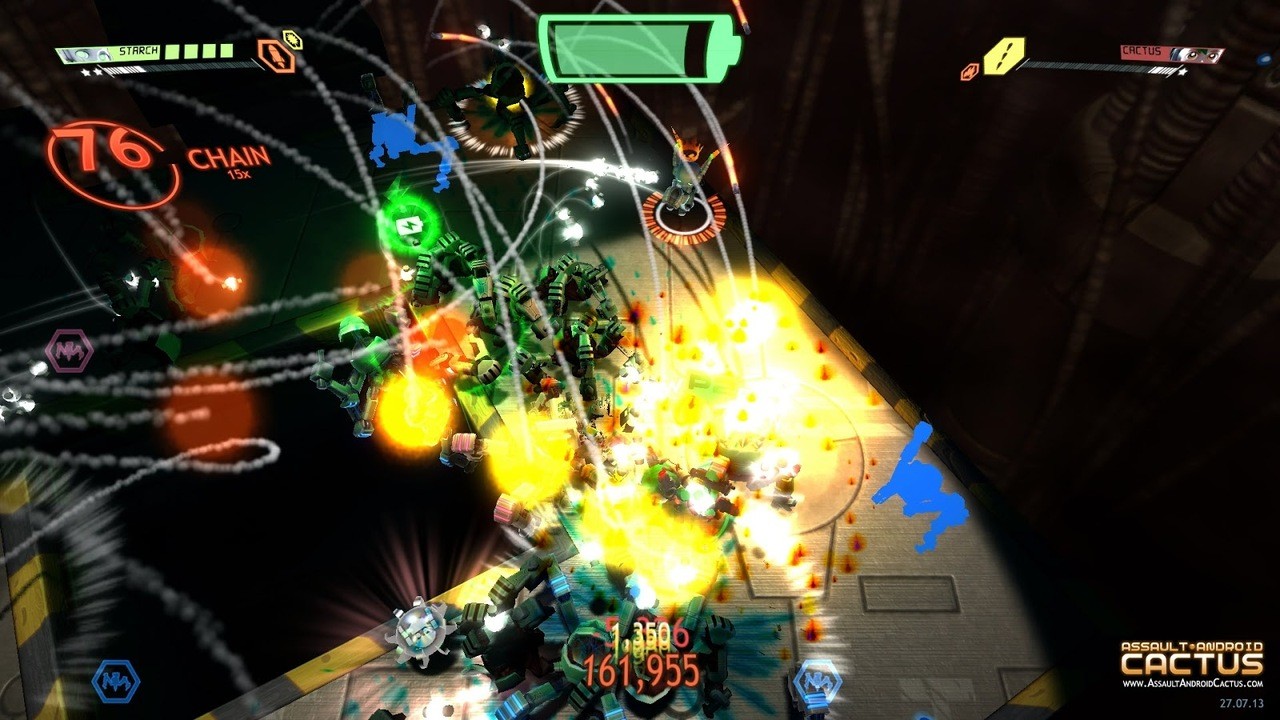Click the battery charge meter
1280x720 pixels.
tap(640, 45)
